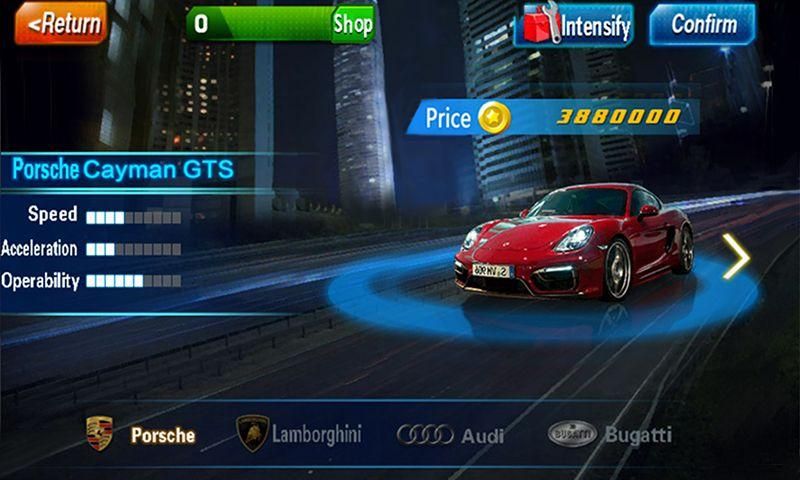The height and width of the screenshot is (480, 800).
Task: Switch to the Lamborghini brand
Action: (x=298, y=434)
